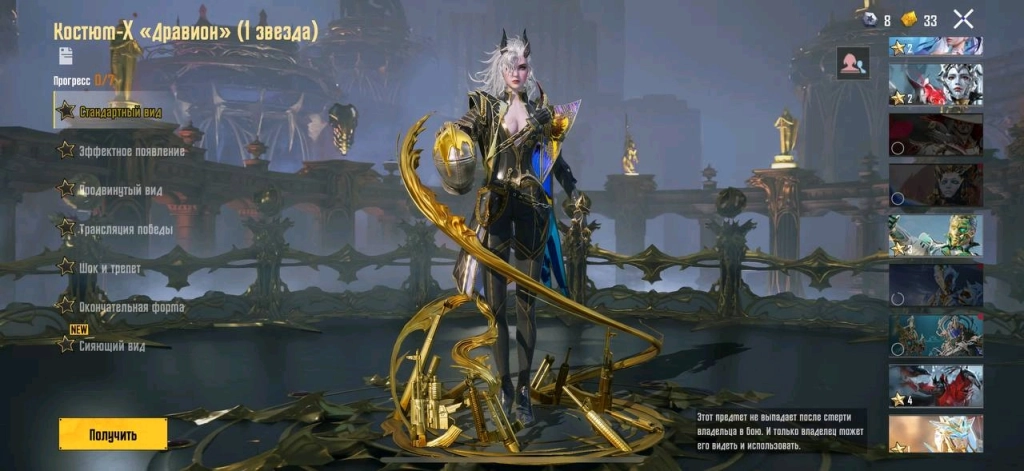Choose the red-and-black costume thumbnail with 4 stars
1024x471 pixels.
tap(936, 386)
